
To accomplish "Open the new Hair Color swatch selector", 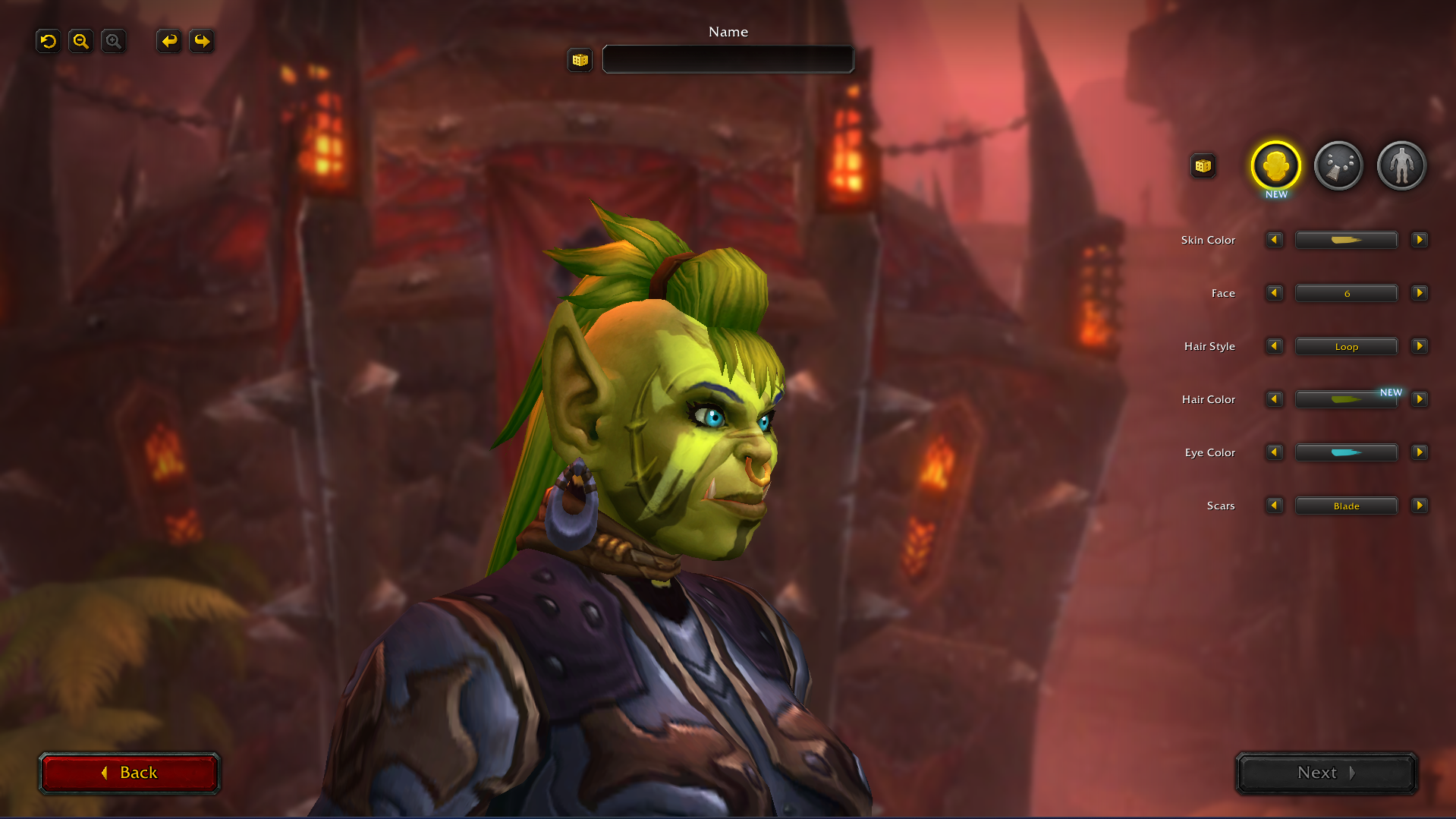I will tap(1346, 399).
